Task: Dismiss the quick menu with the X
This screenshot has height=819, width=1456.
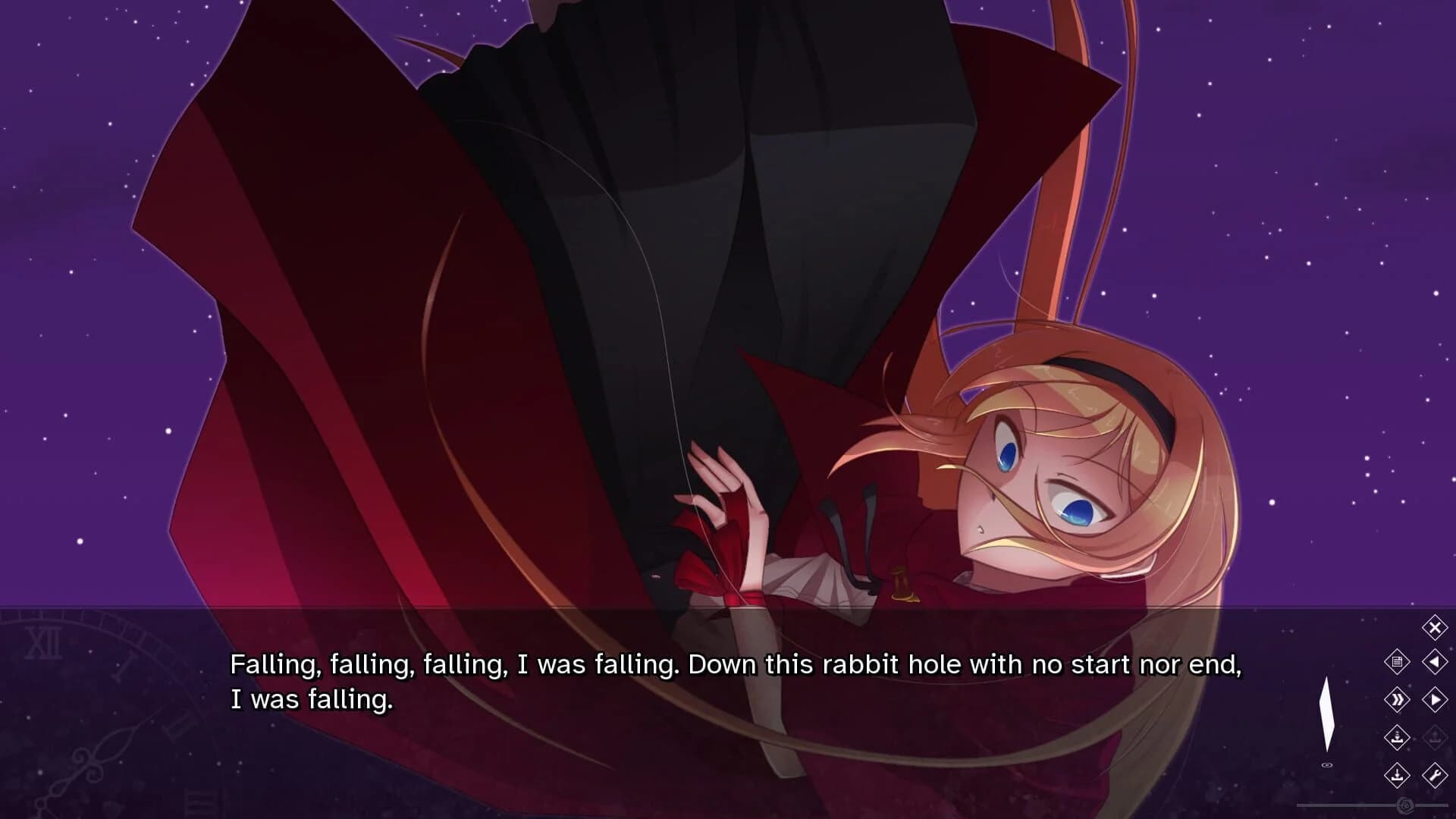Action: coord(1434,626)
